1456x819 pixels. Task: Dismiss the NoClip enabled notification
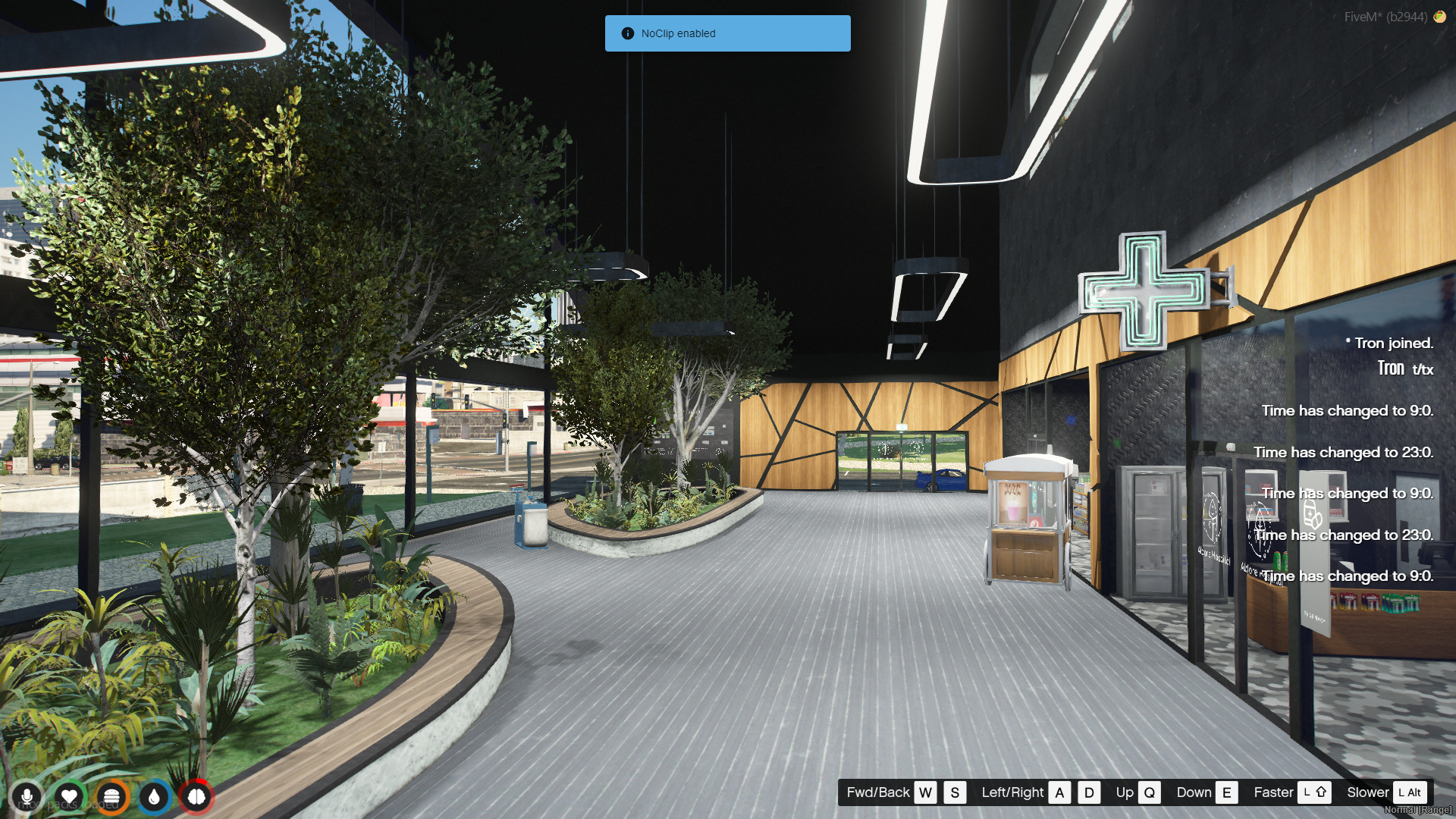(x=727, y=33)
